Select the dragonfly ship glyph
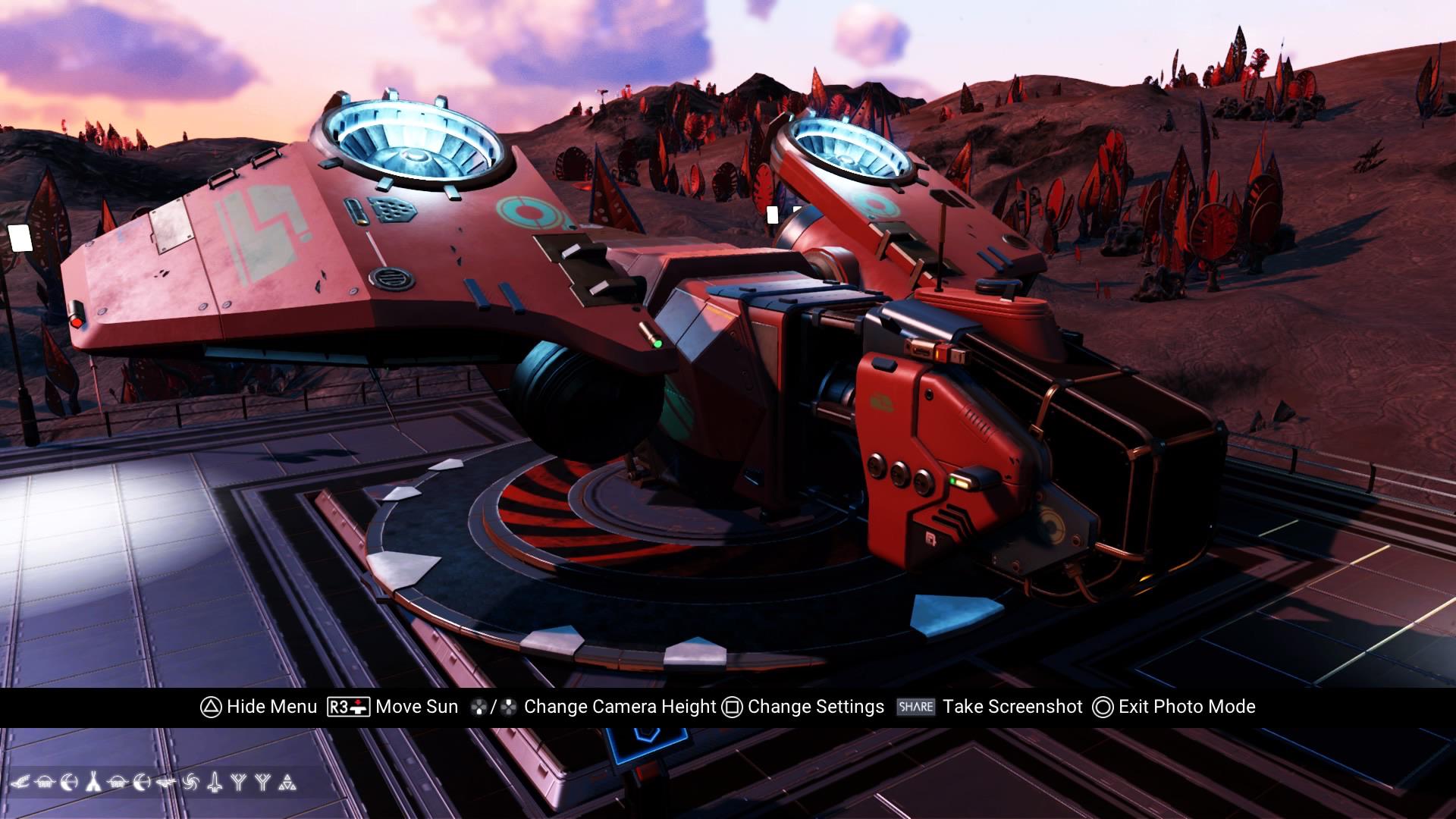1456x819 pixels. pyautogui.click(x=166, y=782)
